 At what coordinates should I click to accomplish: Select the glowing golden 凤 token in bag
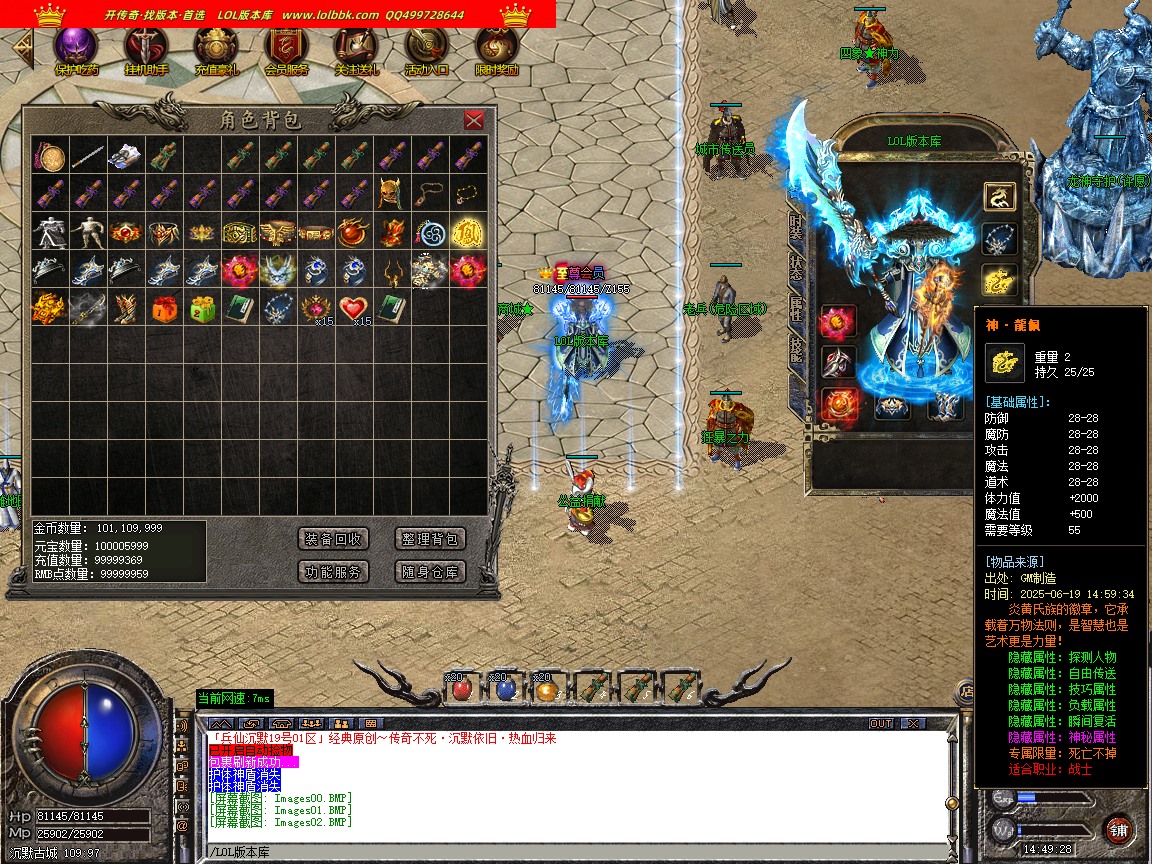tap(467, 232)
